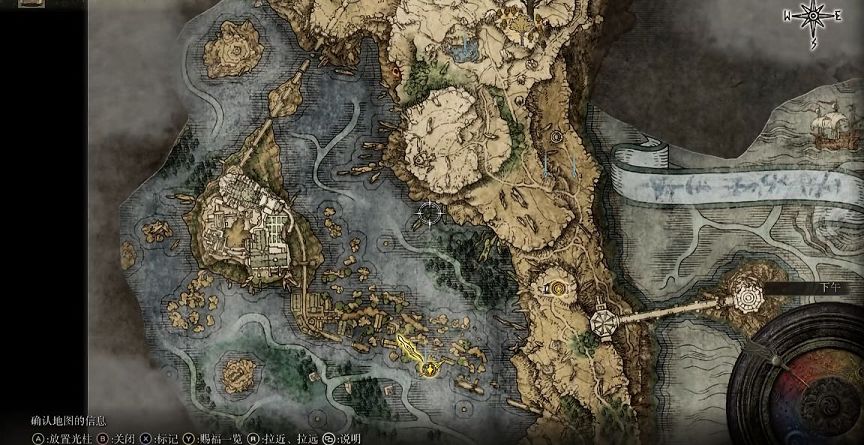Click the small red marker on the map

coord(398,72)
